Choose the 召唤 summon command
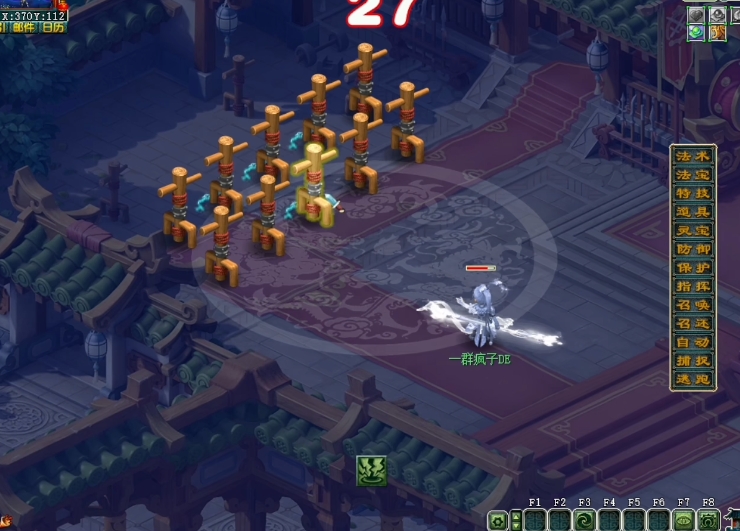The image size is (740, 531). 693,305
